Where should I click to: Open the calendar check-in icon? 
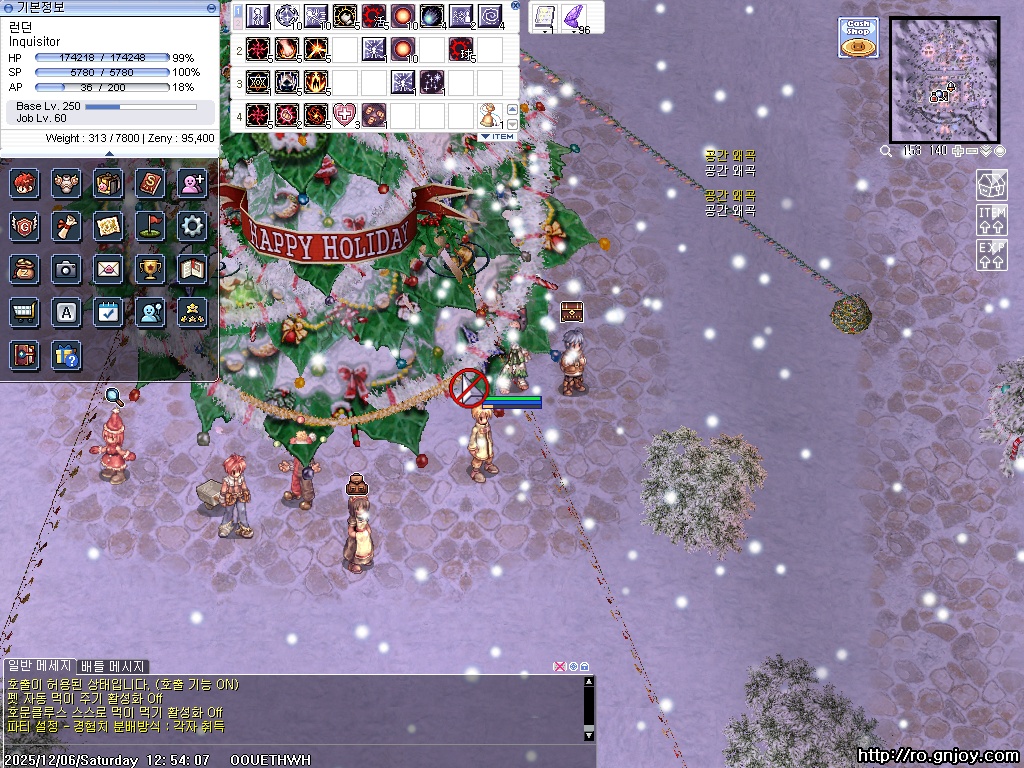coord(108,312)
